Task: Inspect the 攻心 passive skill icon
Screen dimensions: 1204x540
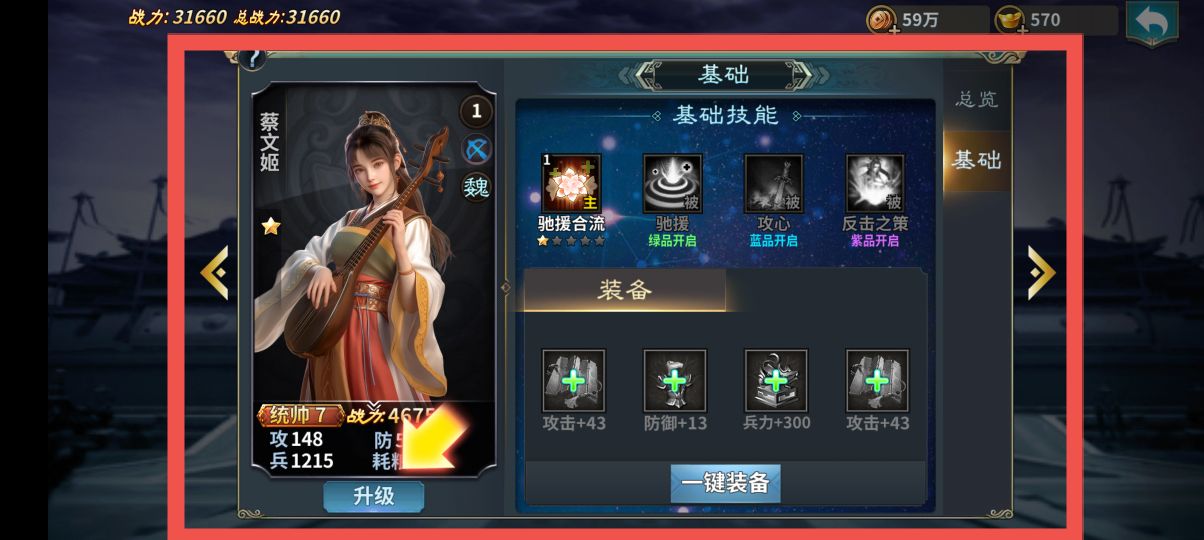Action: click(x=773, y=184)
